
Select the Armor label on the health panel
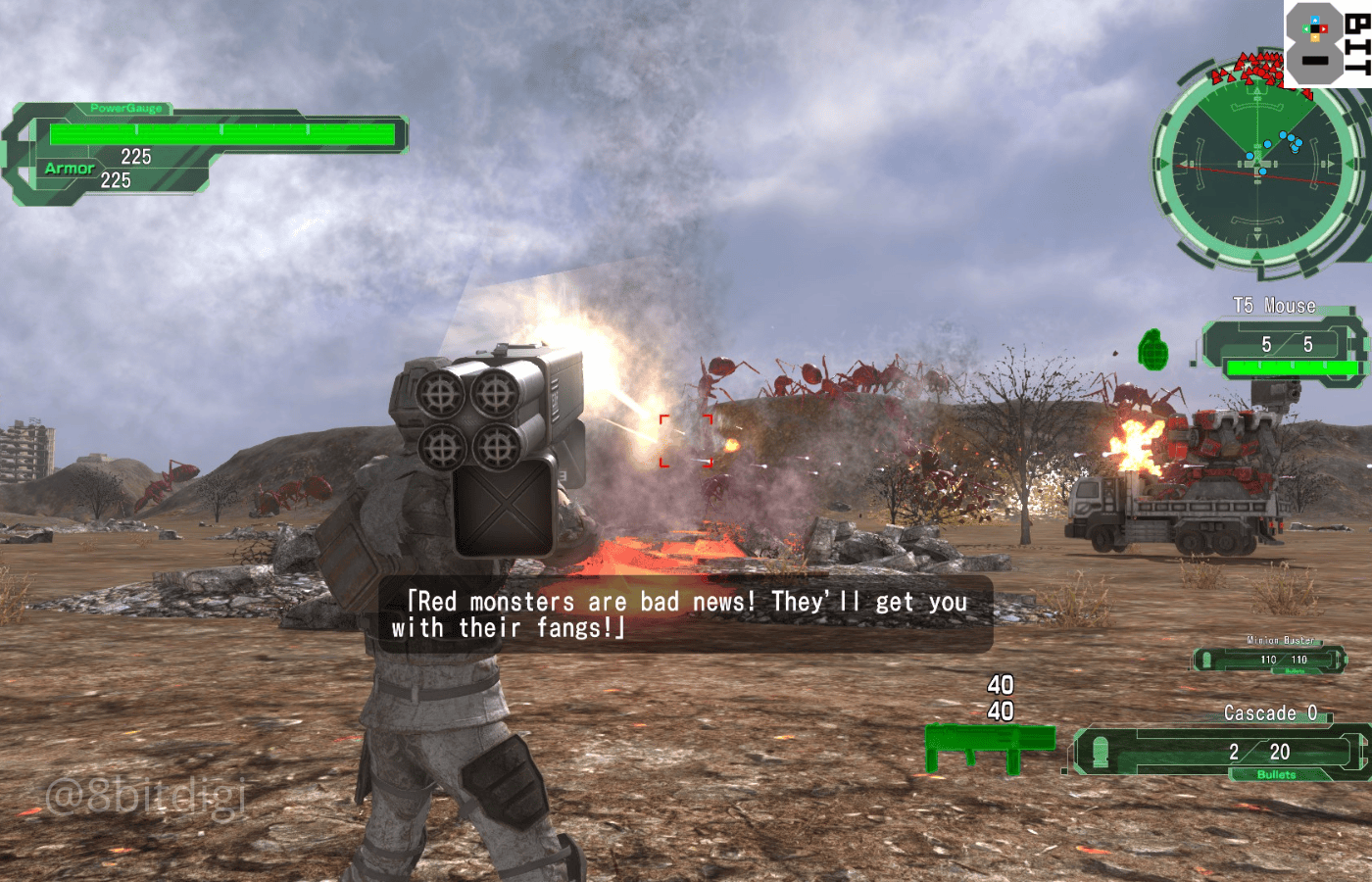click(x=69, y=169)
